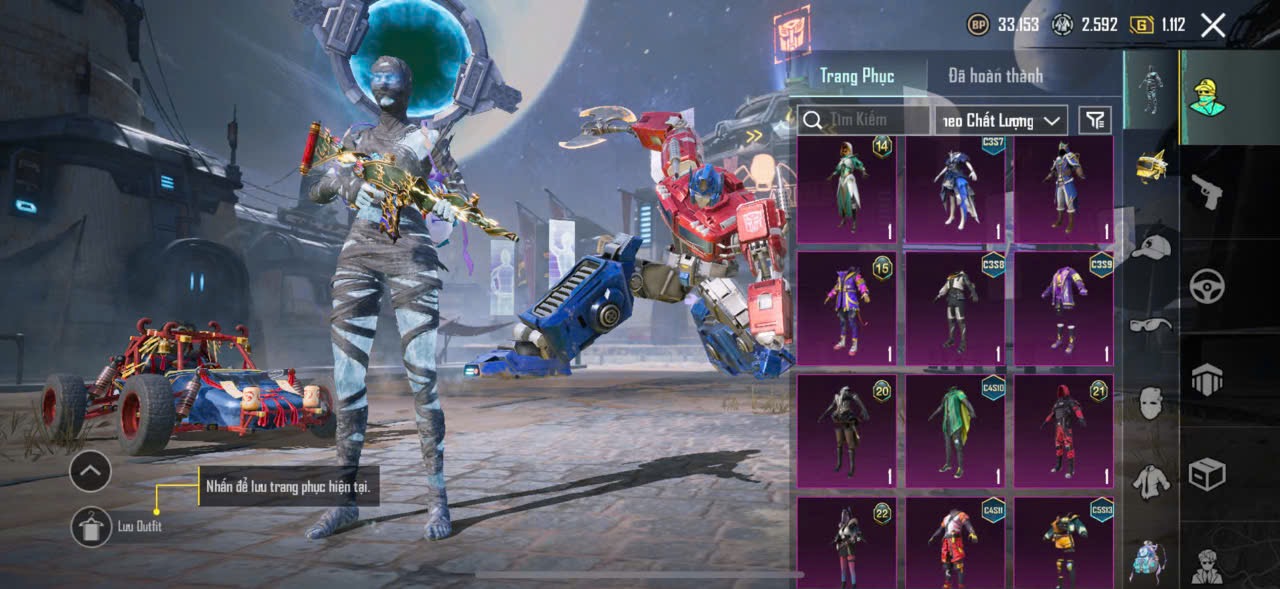1280x589 pixels.
Task: Open the Chất Lượng sort dropdown
Action: tap(1001, 120)
